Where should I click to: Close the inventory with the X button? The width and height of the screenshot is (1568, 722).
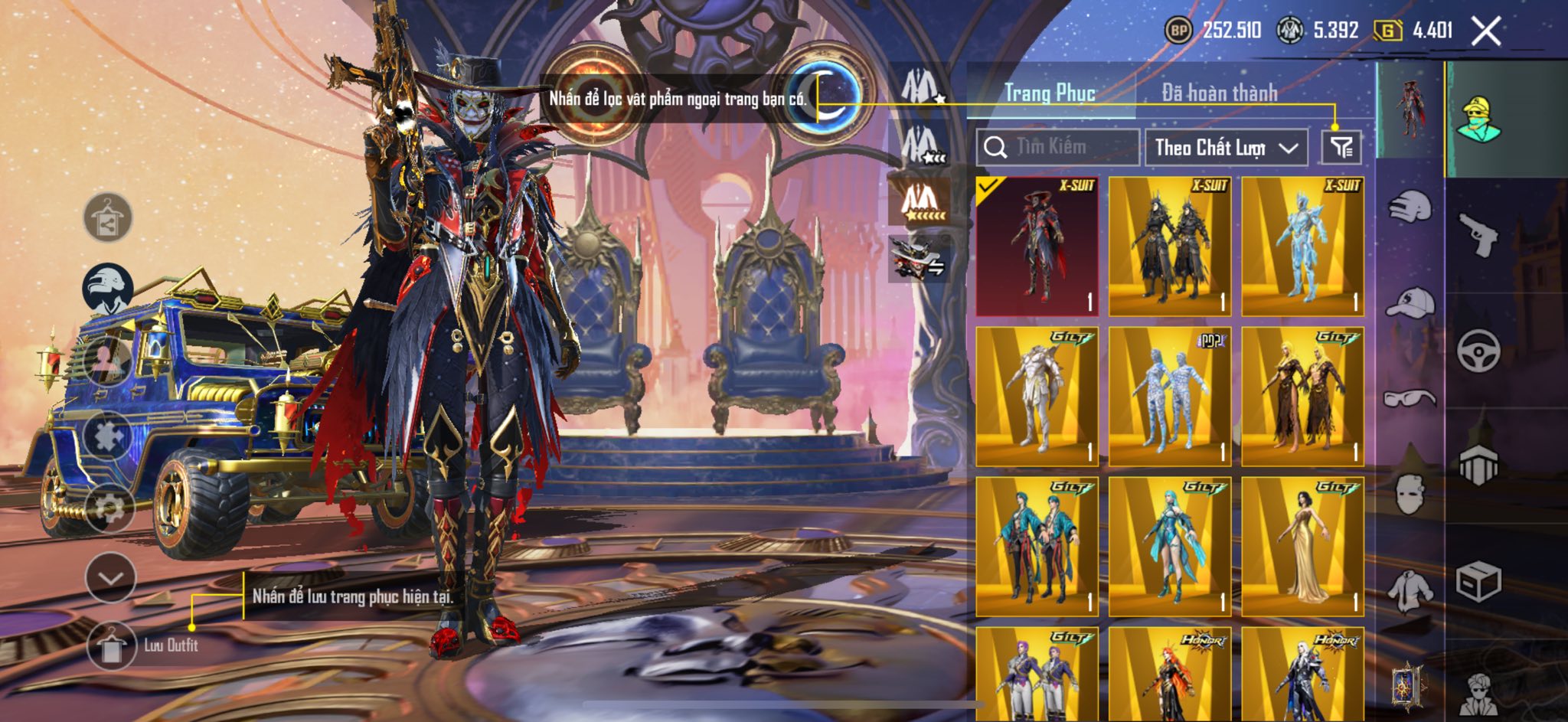(x=1485, y=31)
